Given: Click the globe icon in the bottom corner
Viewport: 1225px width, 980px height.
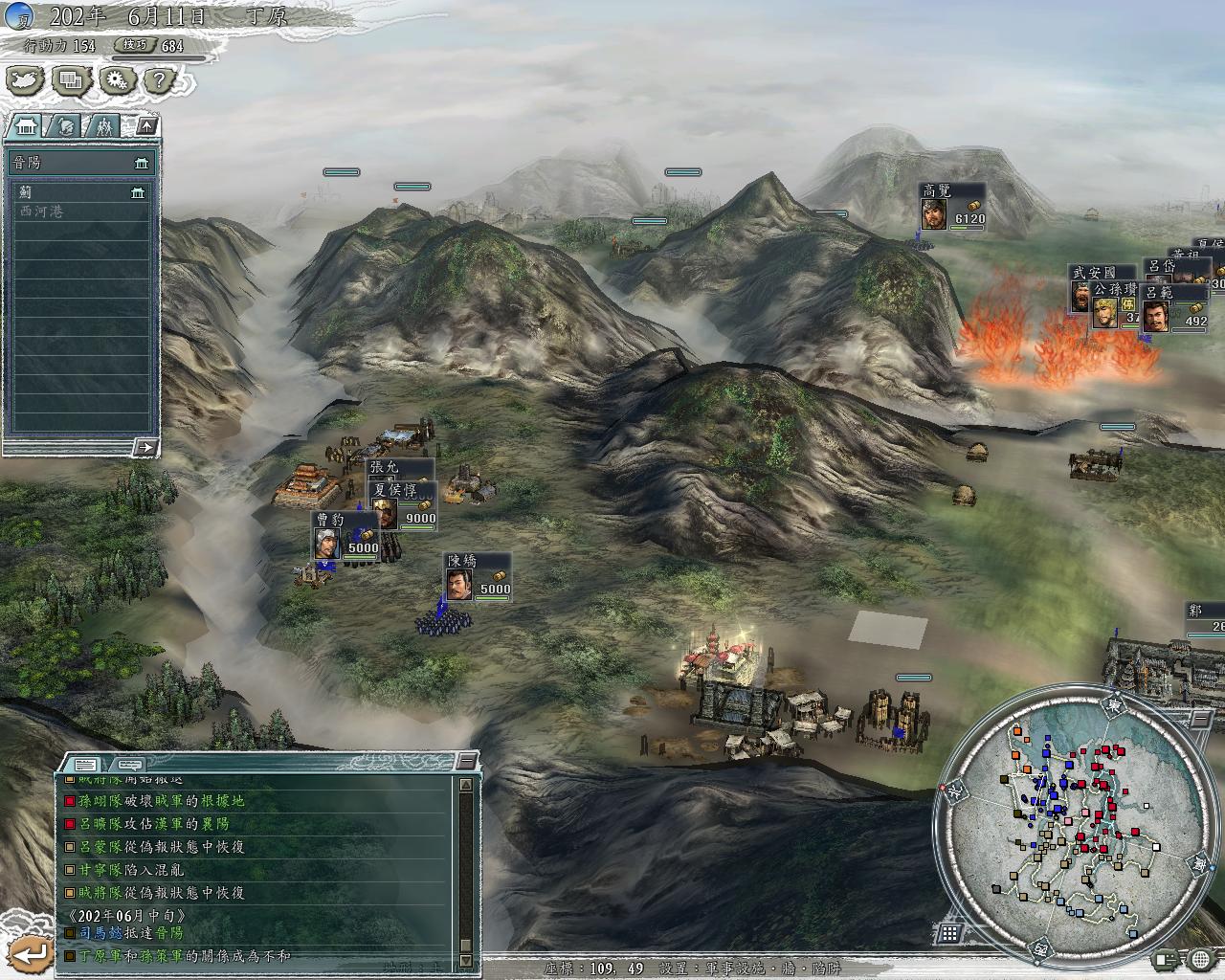Looking at the screenshot, I should (1200, 958).
